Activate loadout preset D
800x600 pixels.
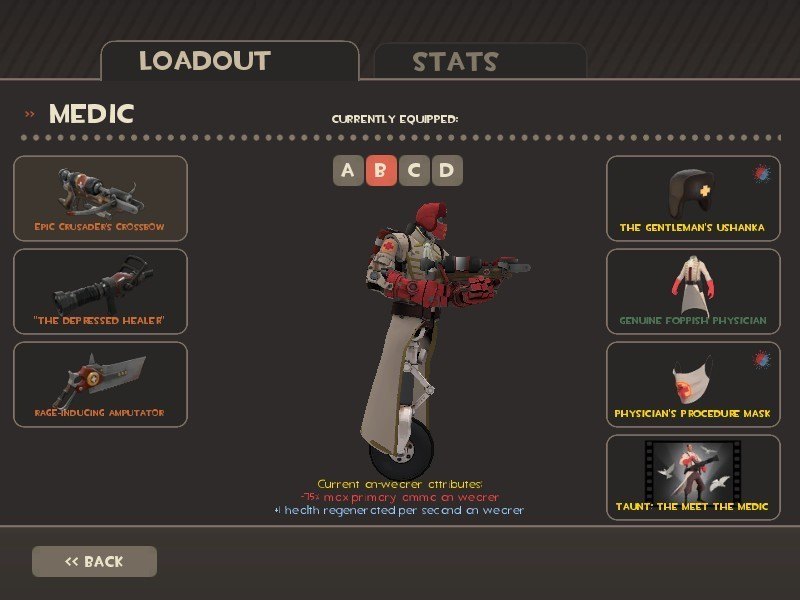pos(447,171)
